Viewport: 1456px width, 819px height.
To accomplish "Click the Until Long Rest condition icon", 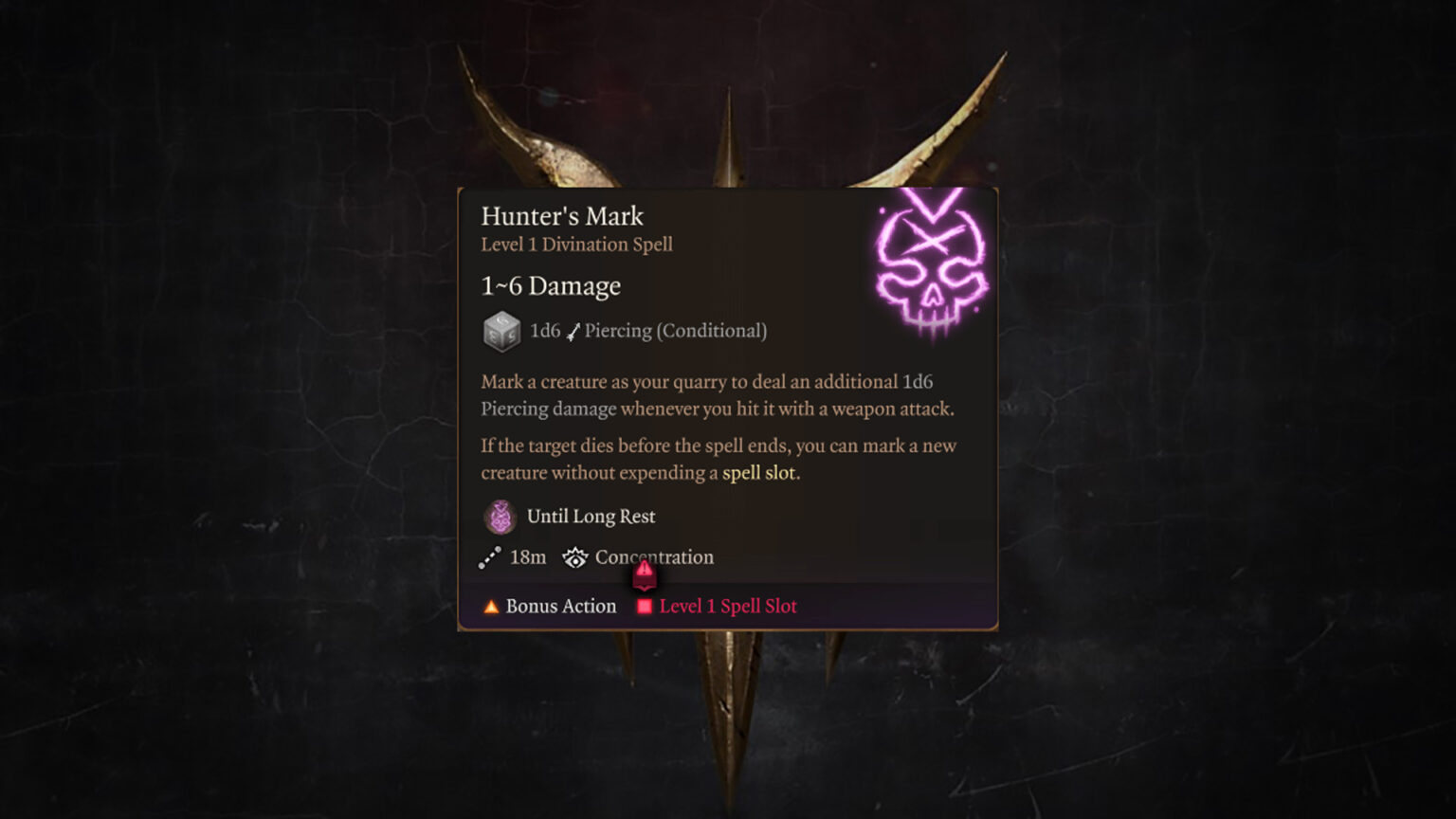I will point(500,517).
